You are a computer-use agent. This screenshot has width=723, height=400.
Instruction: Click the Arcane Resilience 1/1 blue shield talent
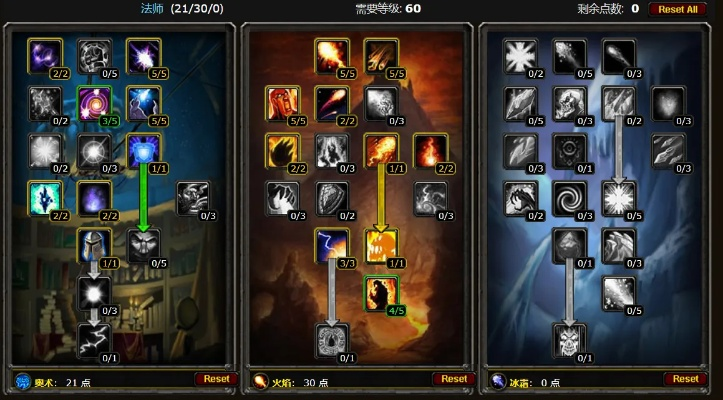coord(143,150)
